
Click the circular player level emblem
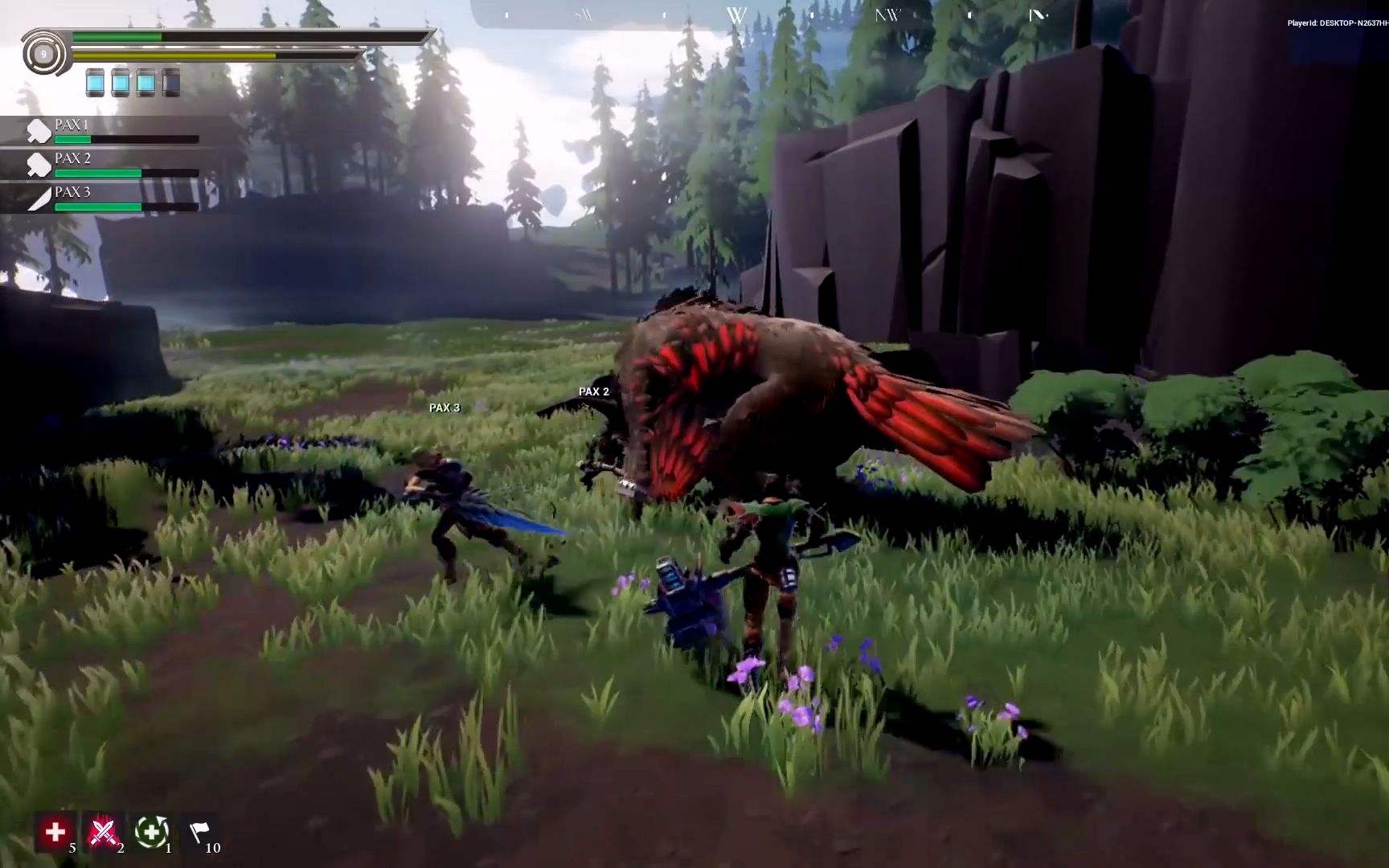[x=43, y=55]
